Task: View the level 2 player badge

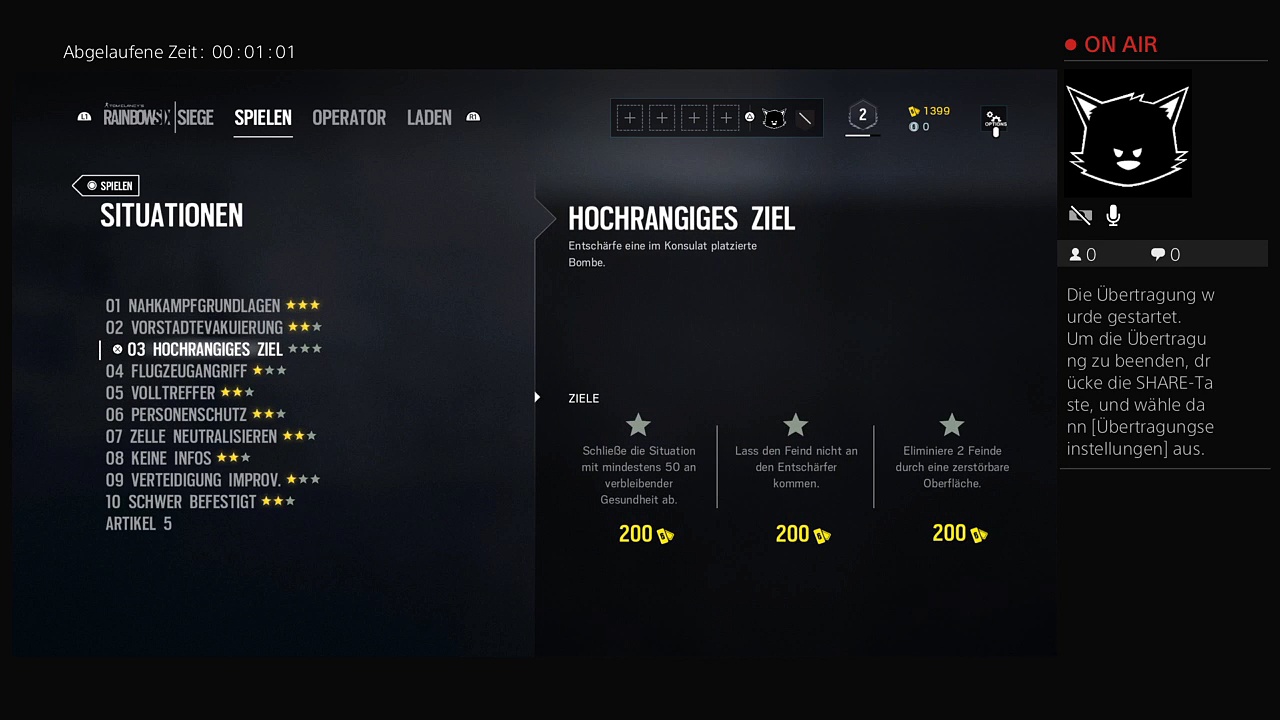Action: [862, 116]
